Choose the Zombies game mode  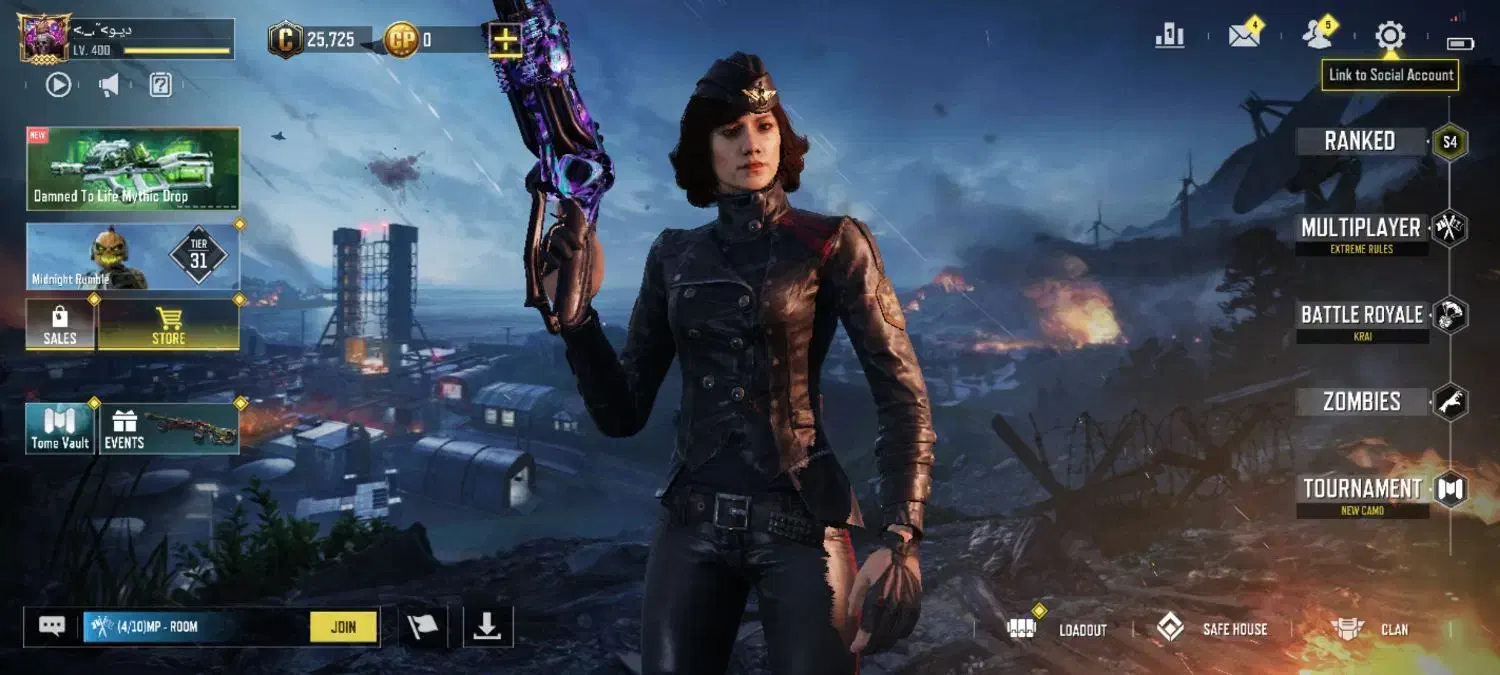tap(1361, 402)
